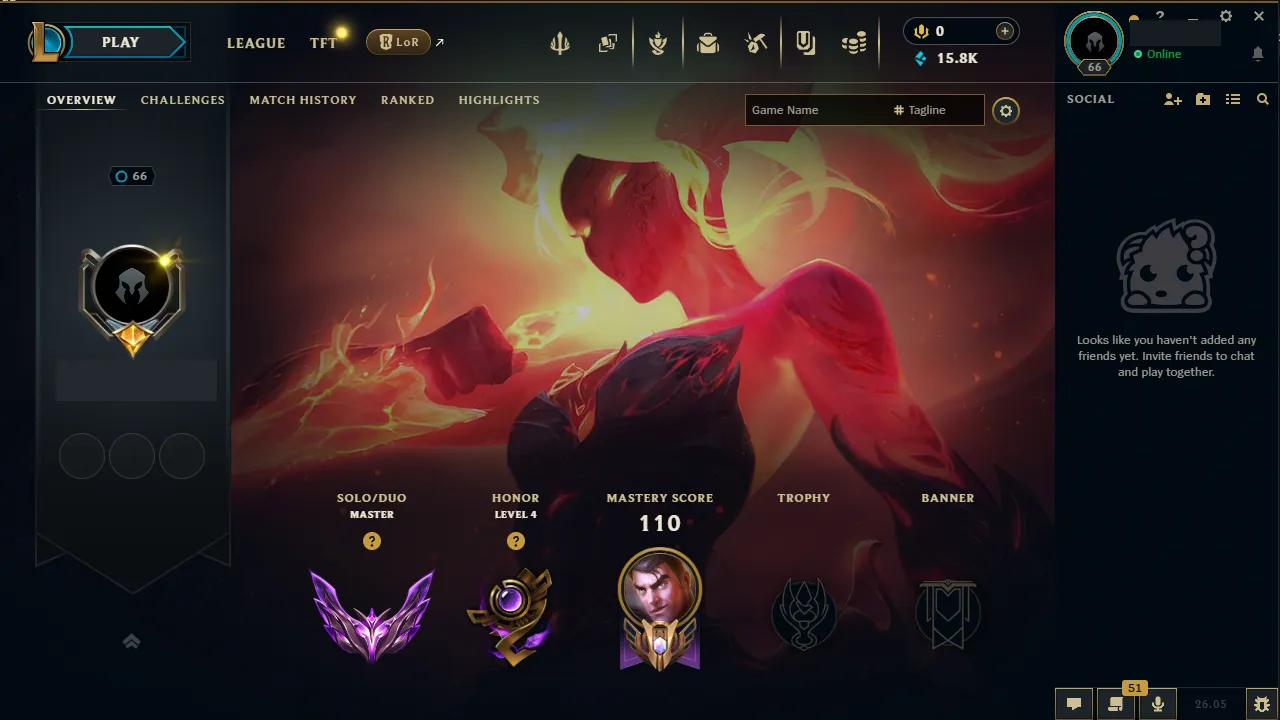1280x720 pixels.
Task: Open the Store via the coins icon
Action: coord(854,42)
